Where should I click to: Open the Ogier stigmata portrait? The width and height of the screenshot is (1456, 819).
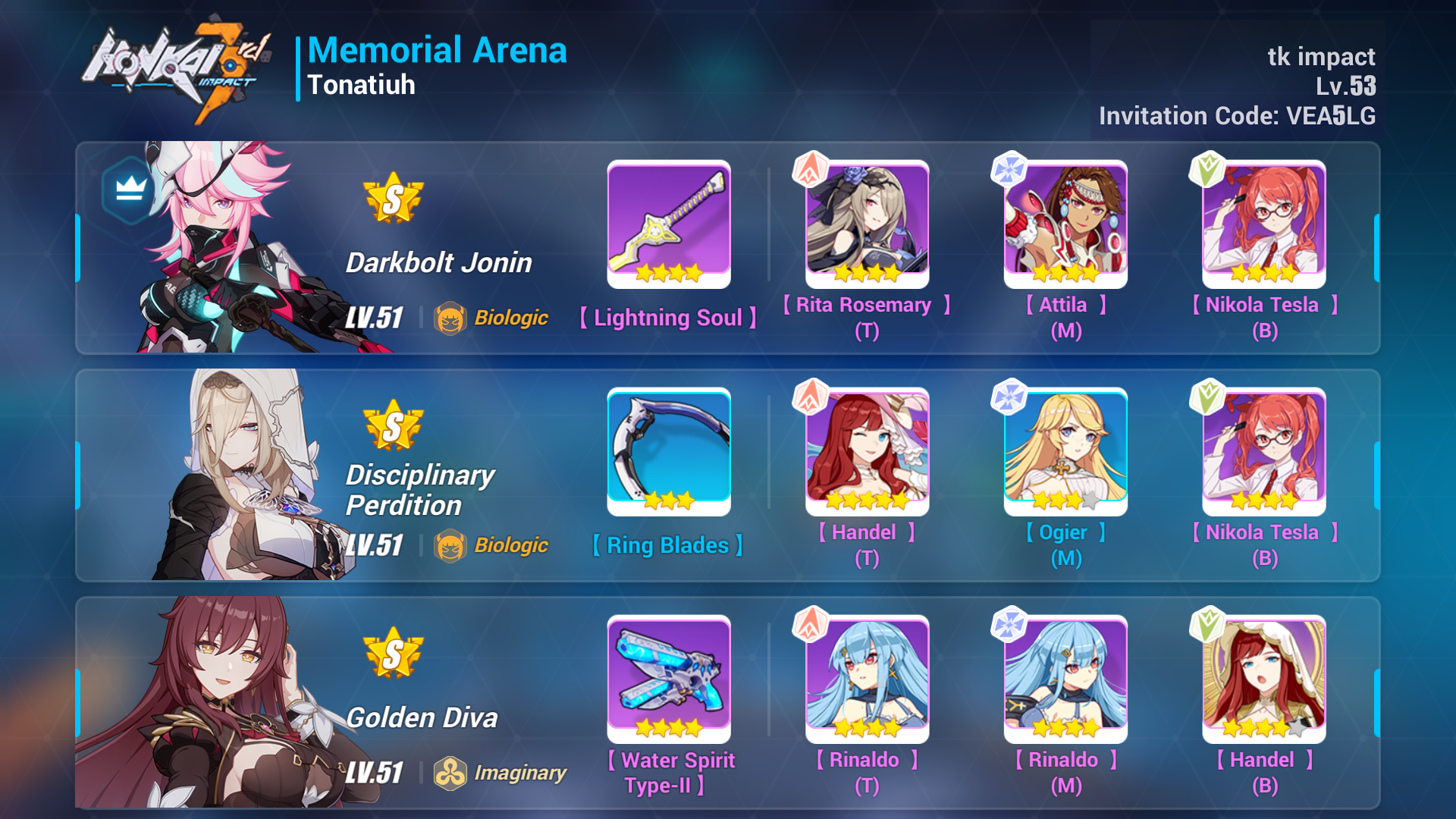[x=1066, y=453]
